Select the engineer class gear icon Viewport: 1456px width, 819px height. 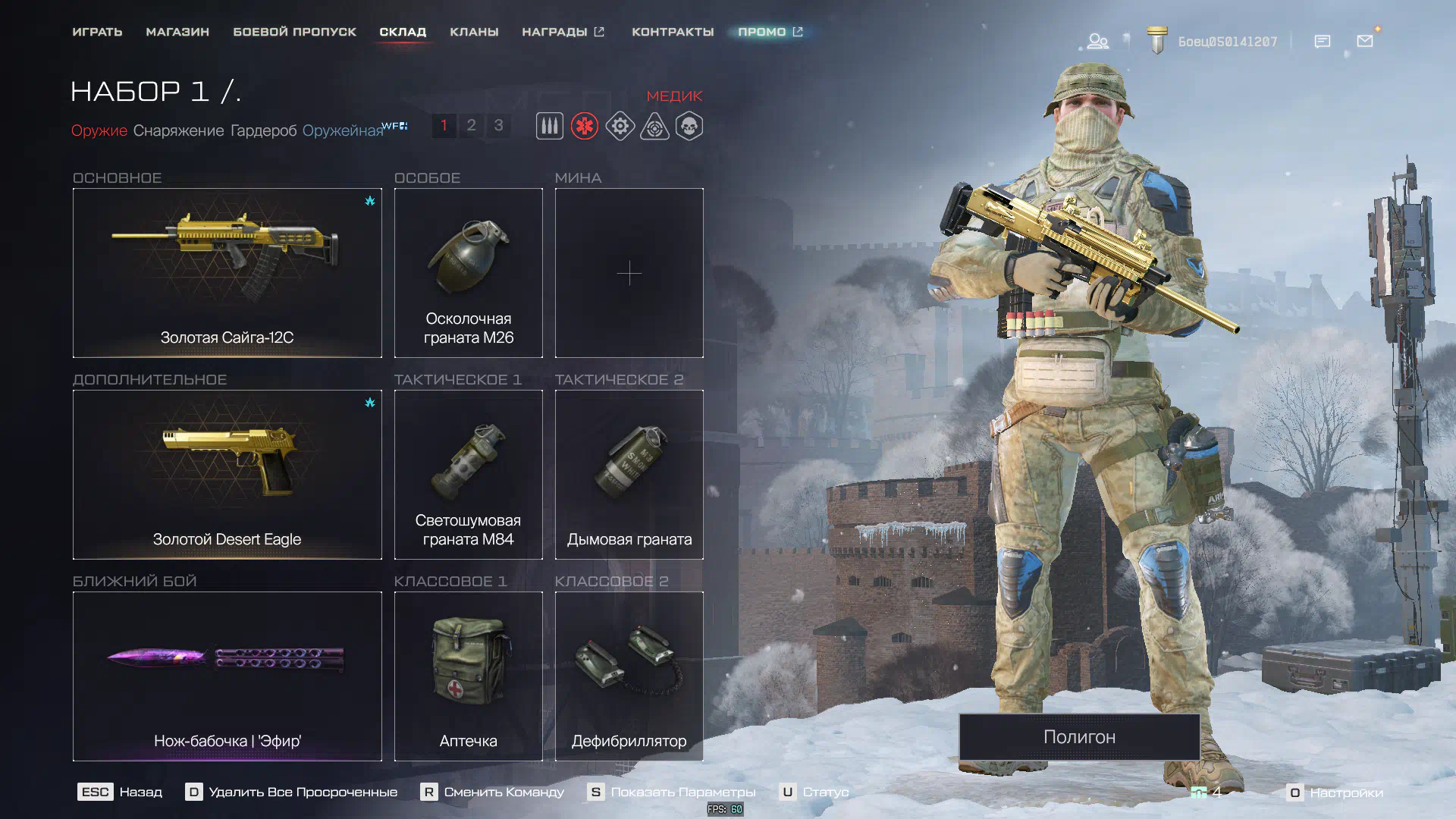pos(620,126)
